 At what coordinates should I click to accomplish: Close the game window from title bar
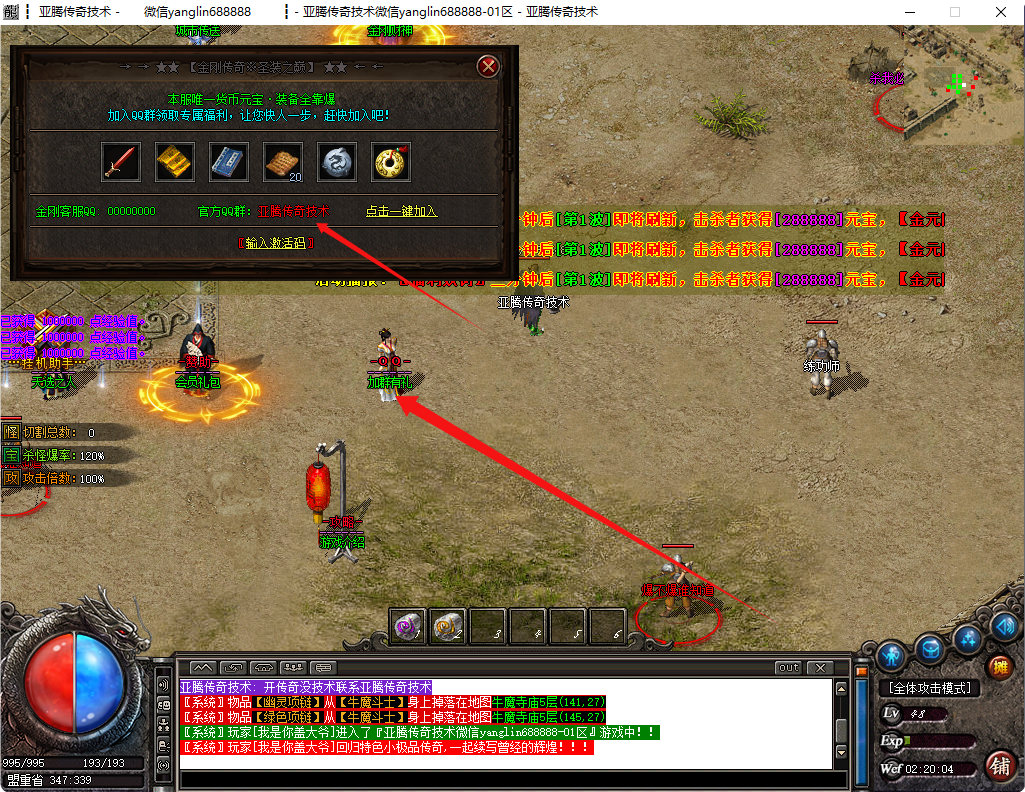point(1000,12)
